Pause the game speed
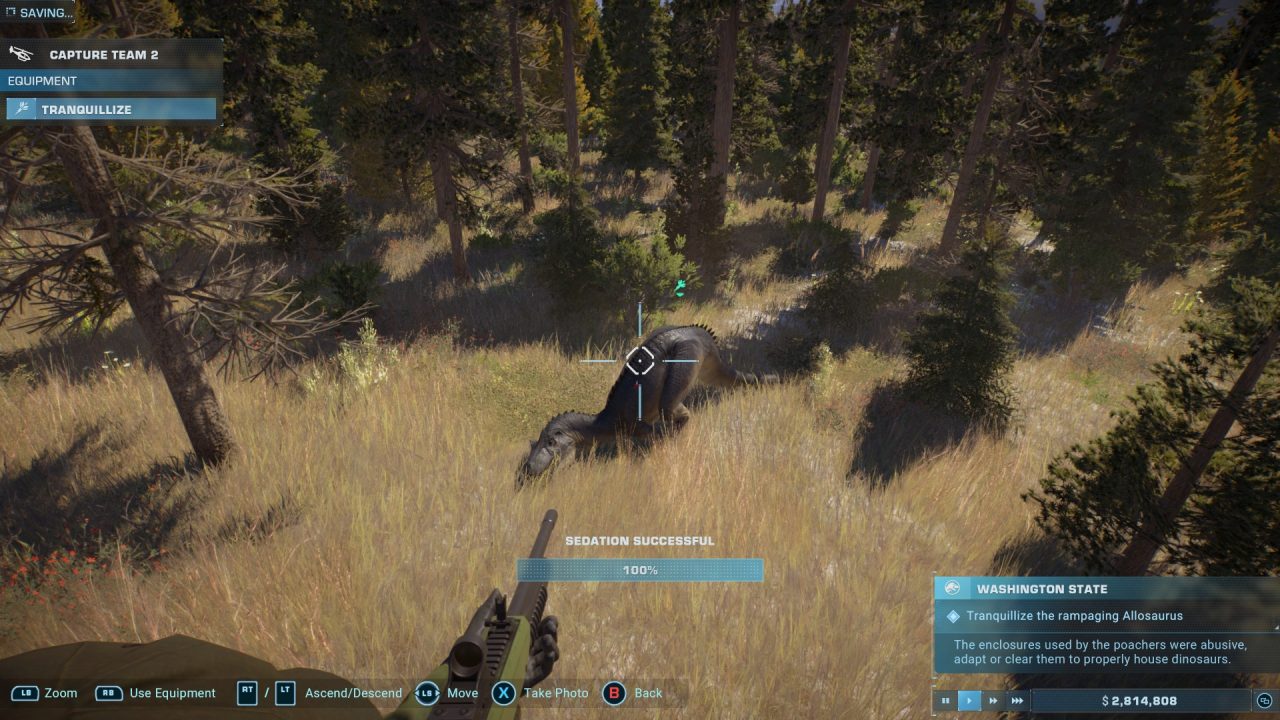 coord(945,701)
